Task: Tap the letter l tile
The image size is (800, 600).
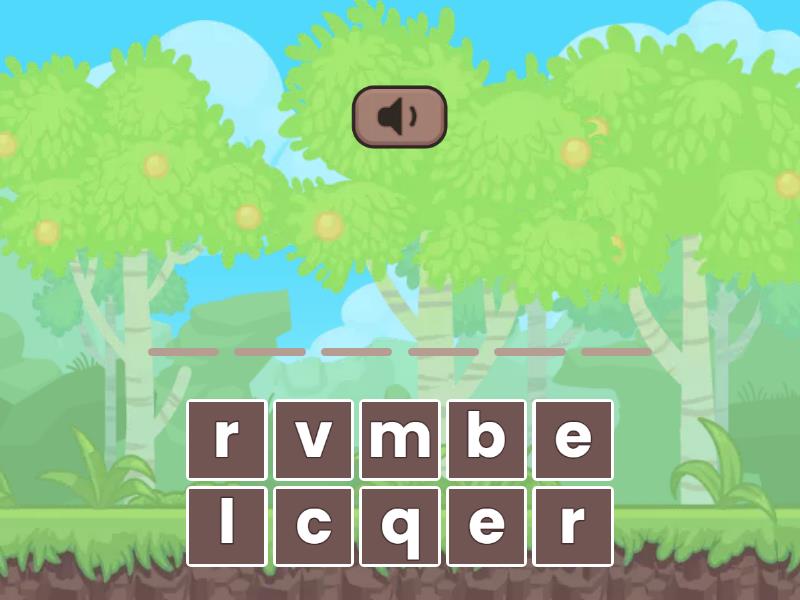Action: point(226,526)
